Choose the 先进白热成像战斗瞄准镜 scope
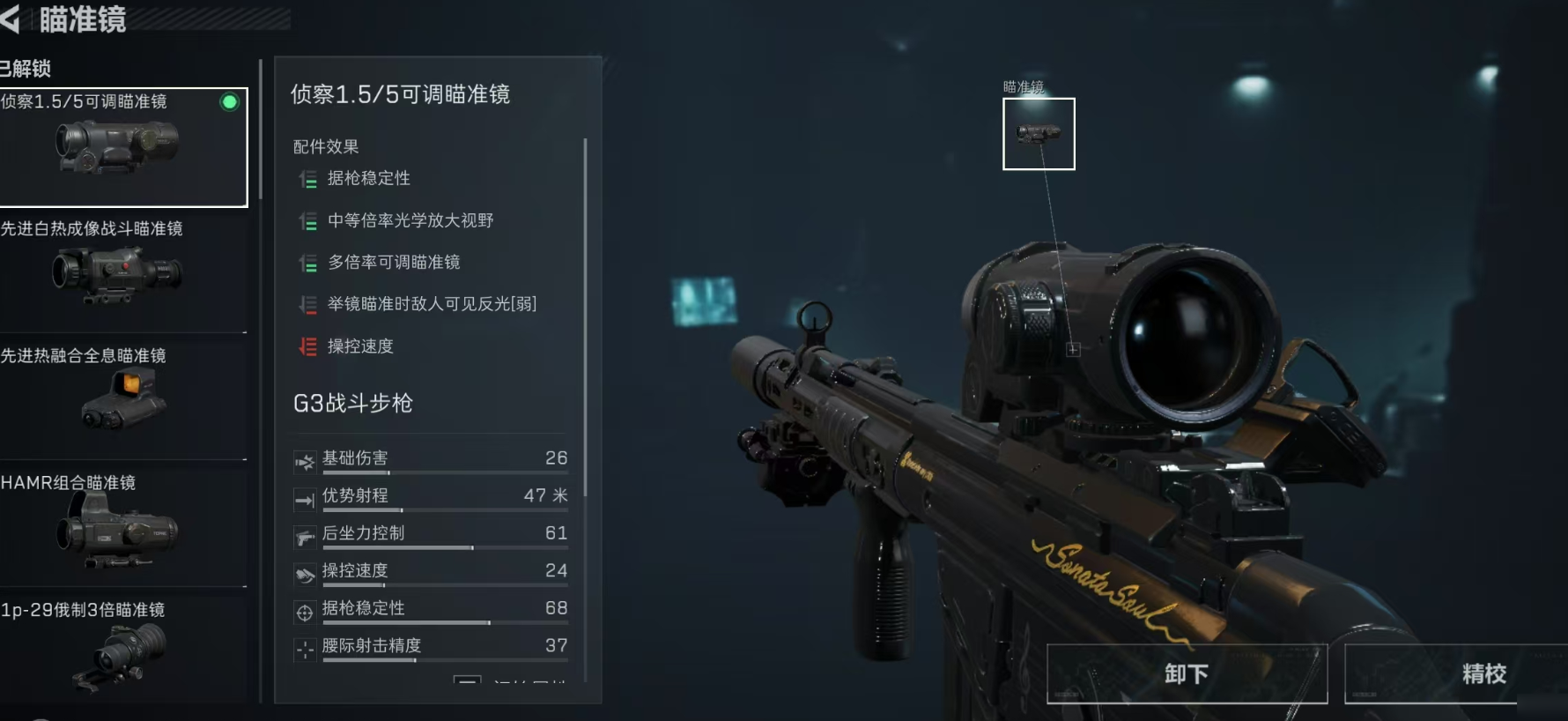This screenshot has height=721, width=1568. click(x=122, y=273)
